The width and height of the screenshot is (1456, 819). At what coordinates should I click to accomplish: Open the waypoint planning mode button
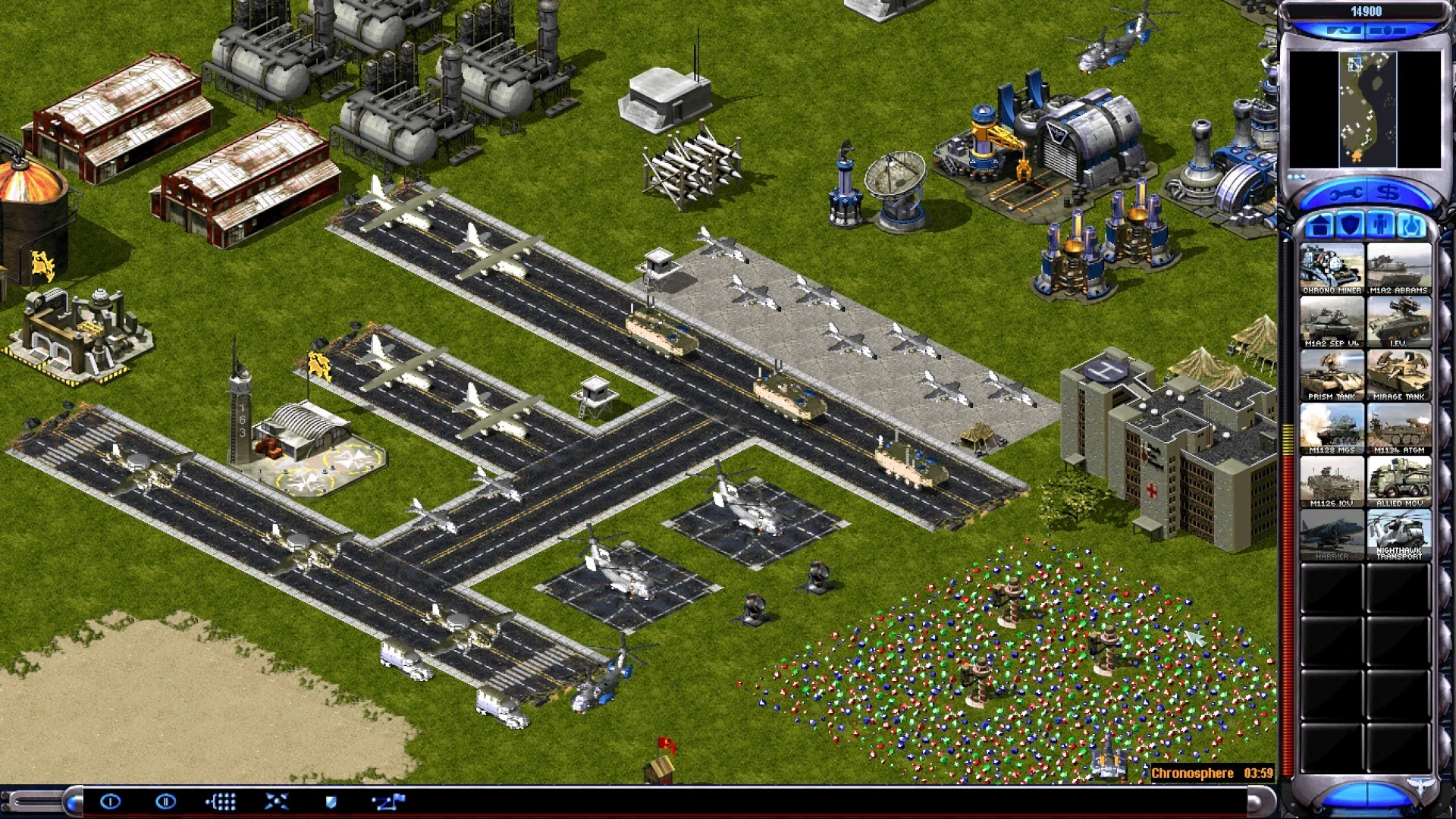(388, 801)
